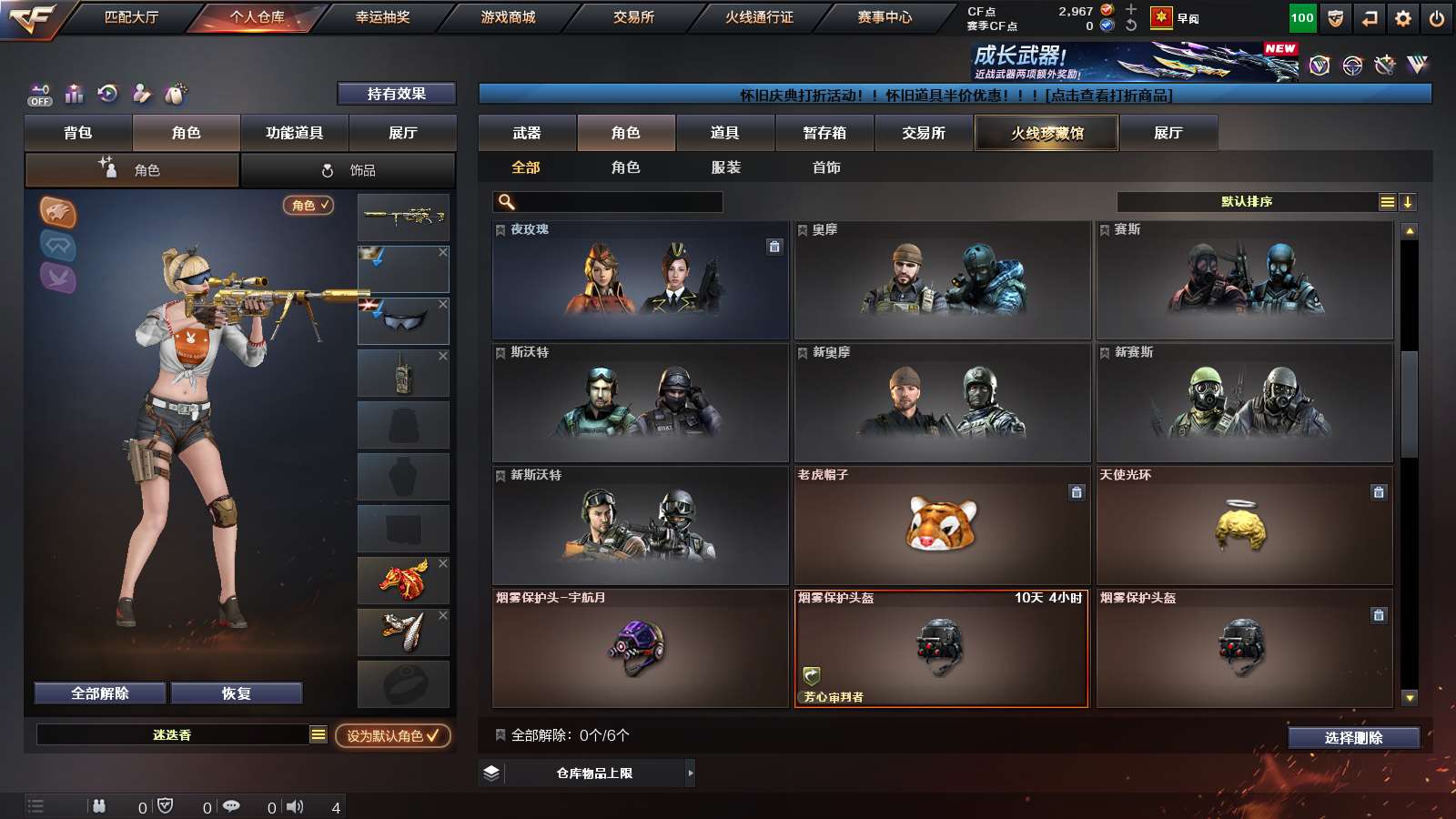Select the 夜玫瑰 character card
Image resolution: width=1456 pixels, height=819 pixels.
[640, 280]
